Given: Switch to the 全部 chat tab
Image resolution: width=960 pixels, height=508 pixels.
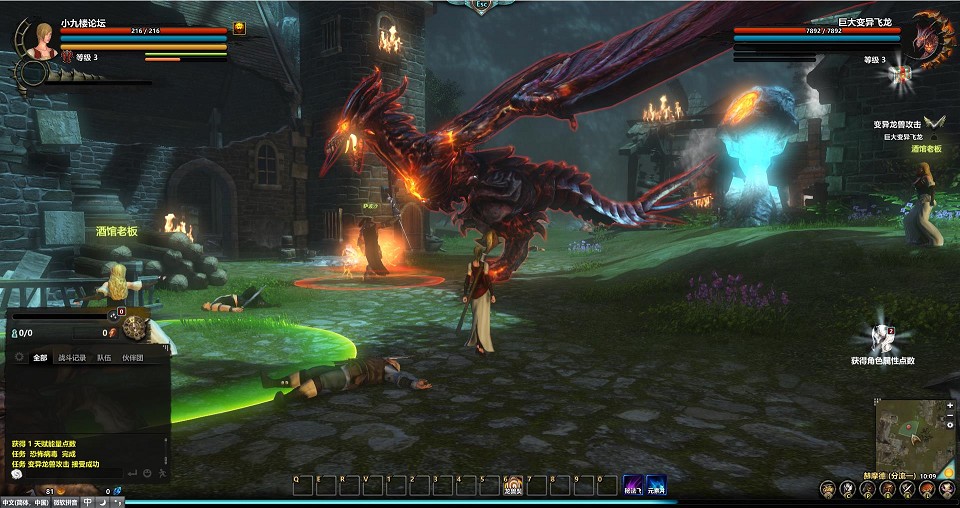Looking at the screenshot, I should [40, 357].
